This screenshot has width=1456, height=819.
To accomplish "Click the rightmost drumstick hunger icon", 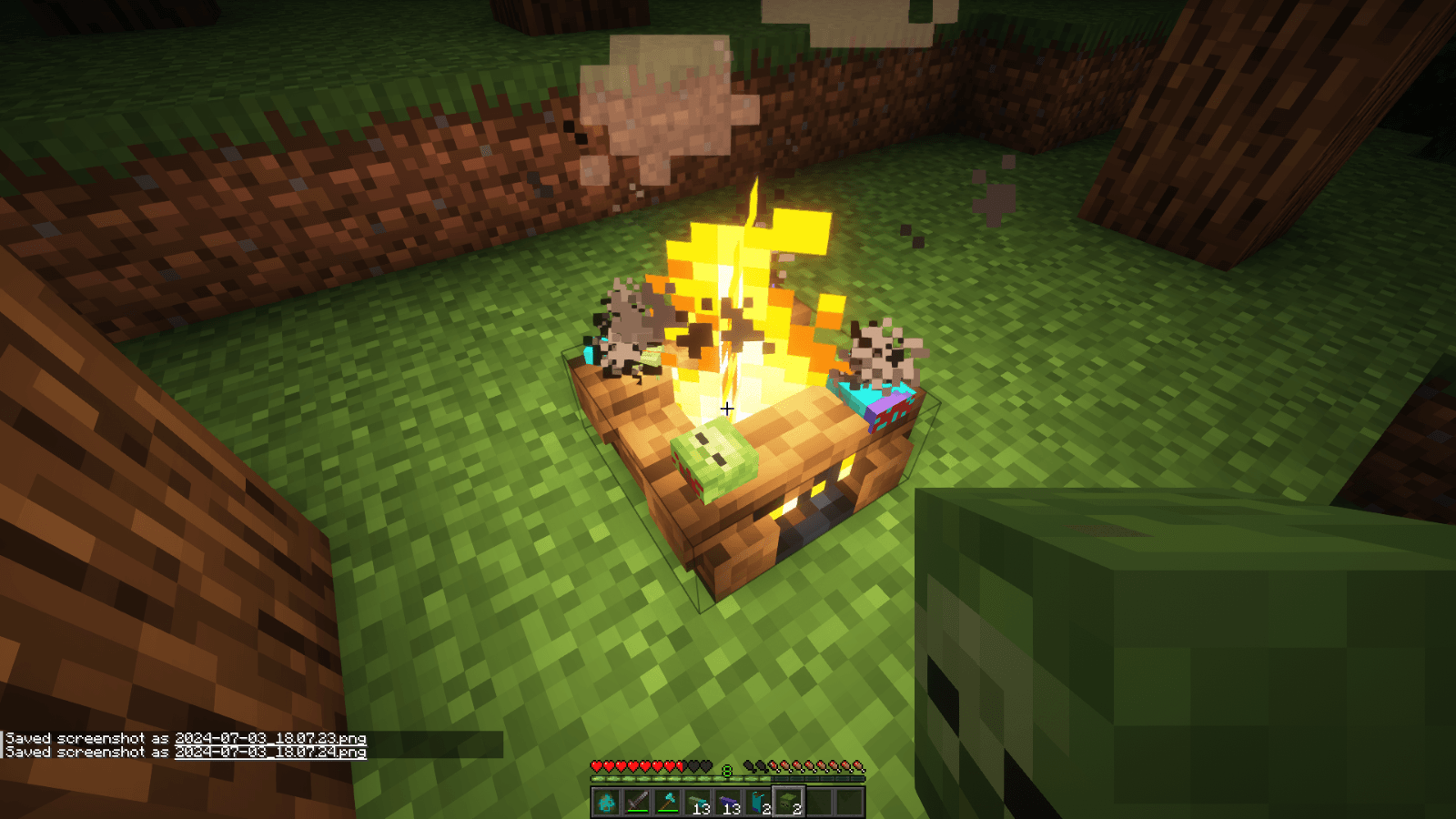I will [857, 766].
